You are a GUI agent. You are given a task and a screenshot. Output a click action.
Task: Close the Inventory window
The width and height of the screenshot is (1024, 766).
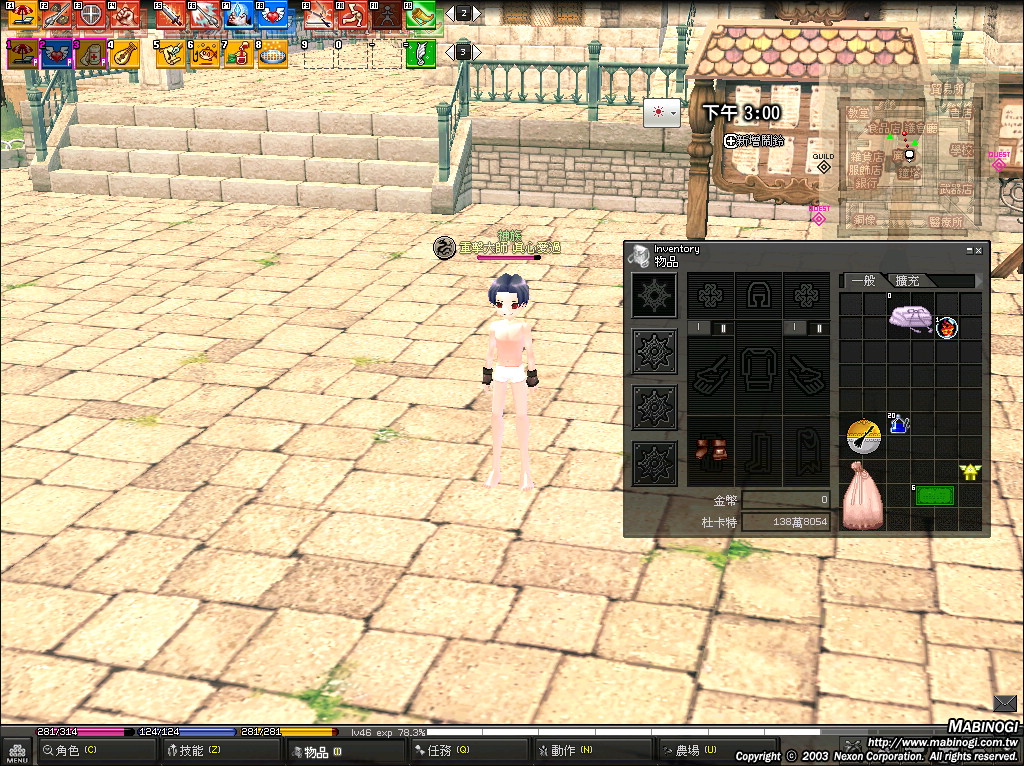(x=979, y=250)
